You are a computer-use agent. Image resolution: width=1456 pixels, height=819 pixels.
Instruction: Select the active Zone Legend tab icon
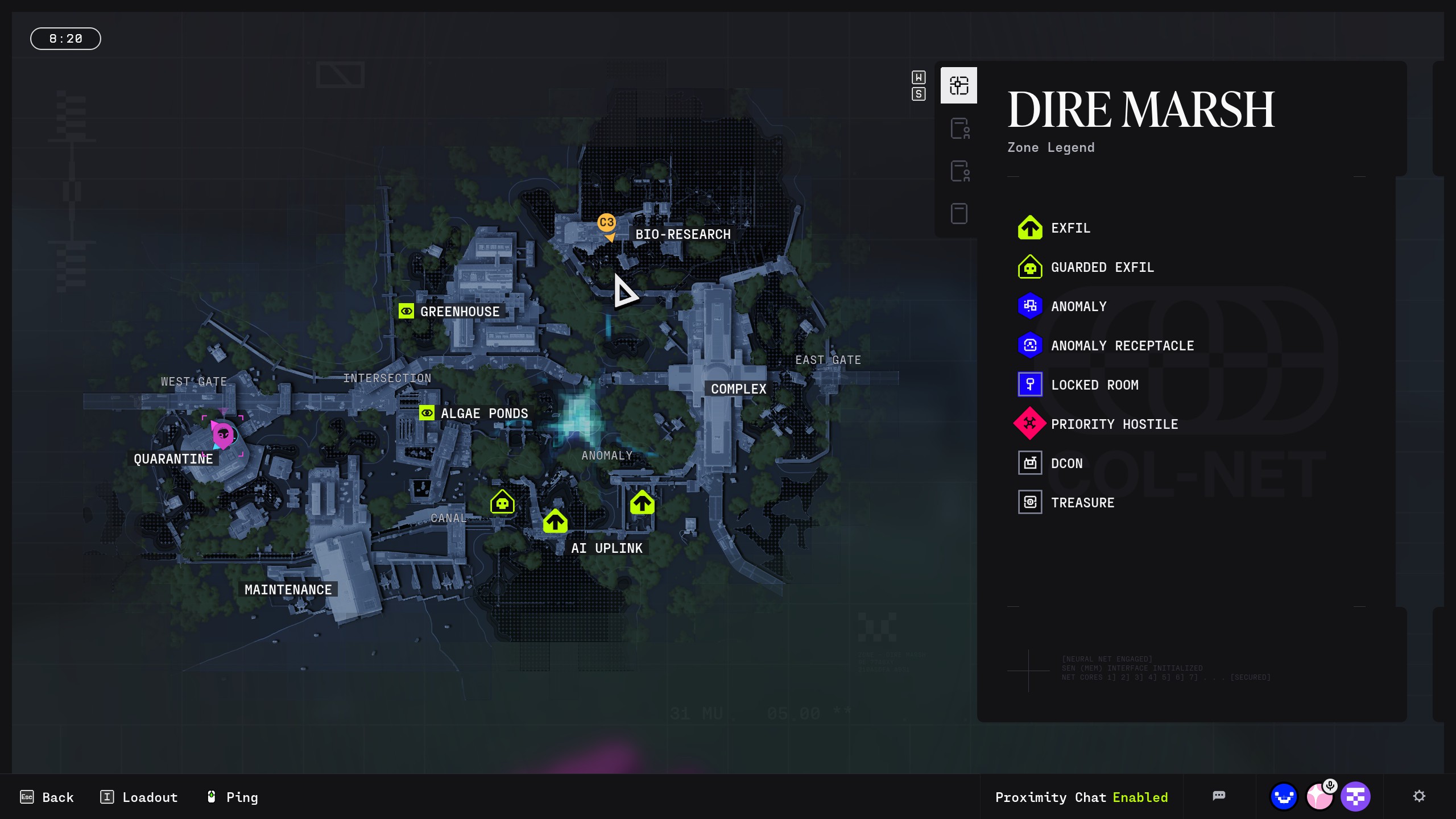click(958, 85)
